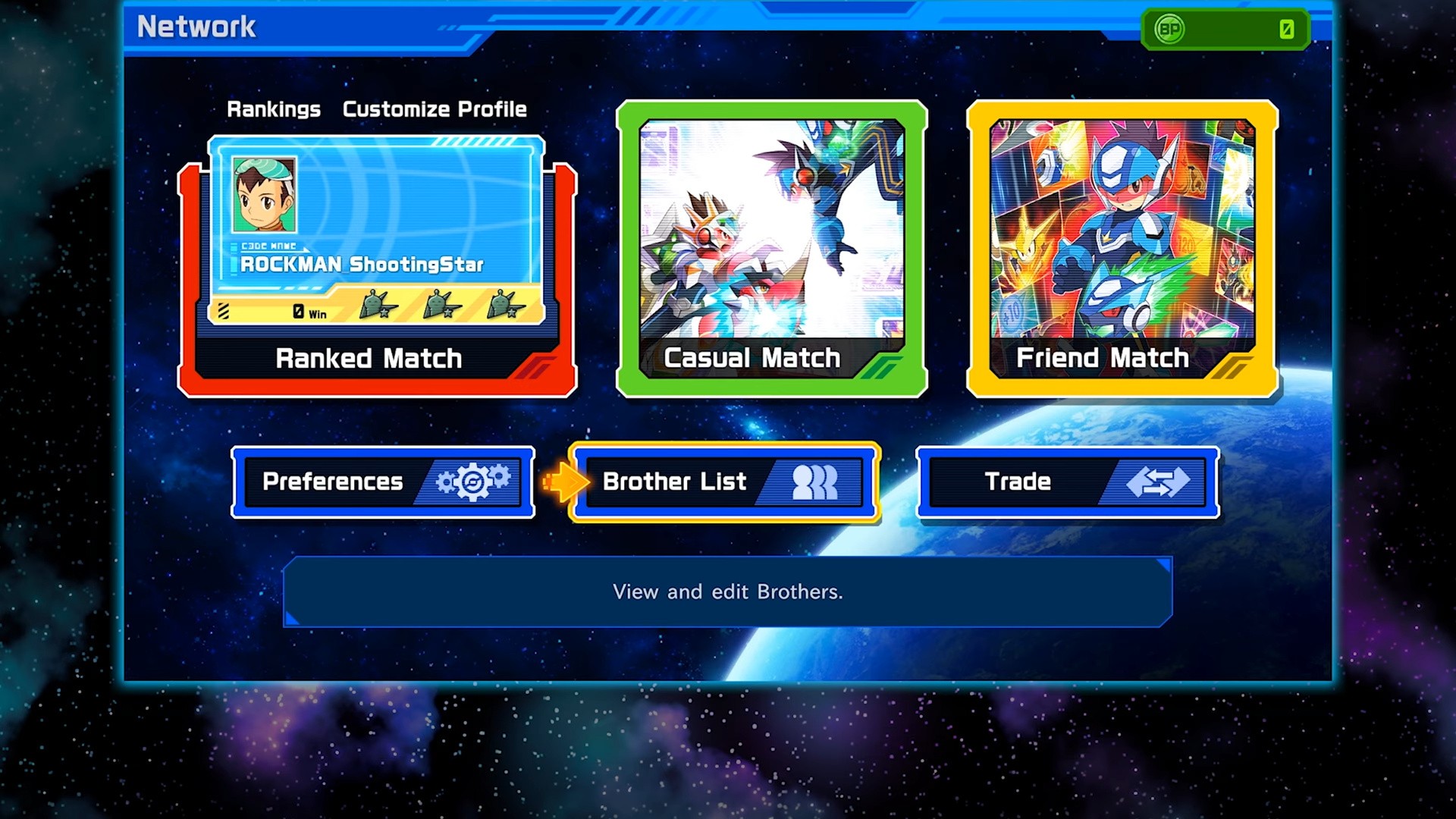This screenshot has height=819, width=1456.
Task: Select Customize Profile
Action: [435, 109]
